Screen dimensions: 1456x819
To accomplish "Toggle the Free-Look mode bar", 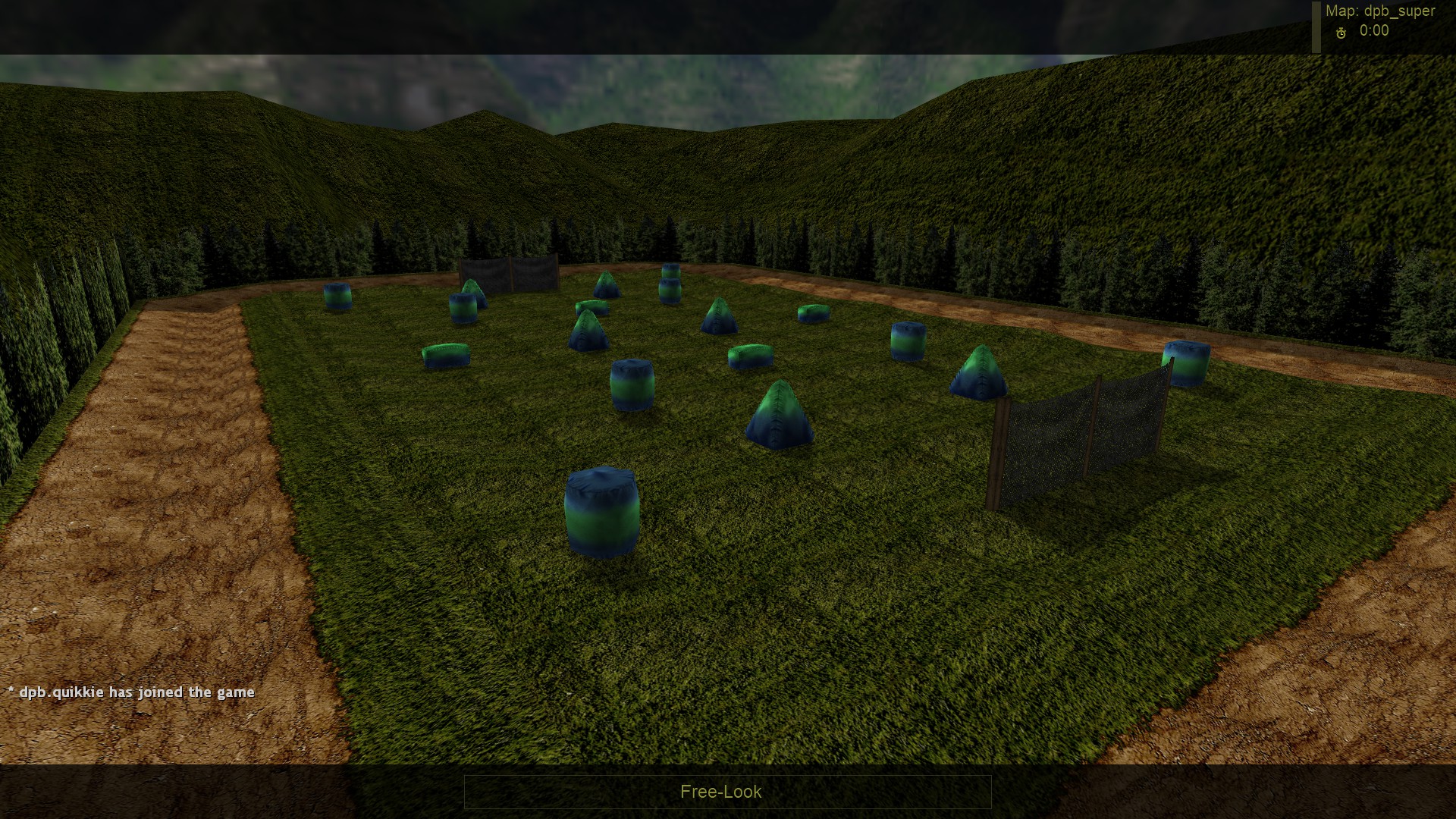I will click(726, 792).
